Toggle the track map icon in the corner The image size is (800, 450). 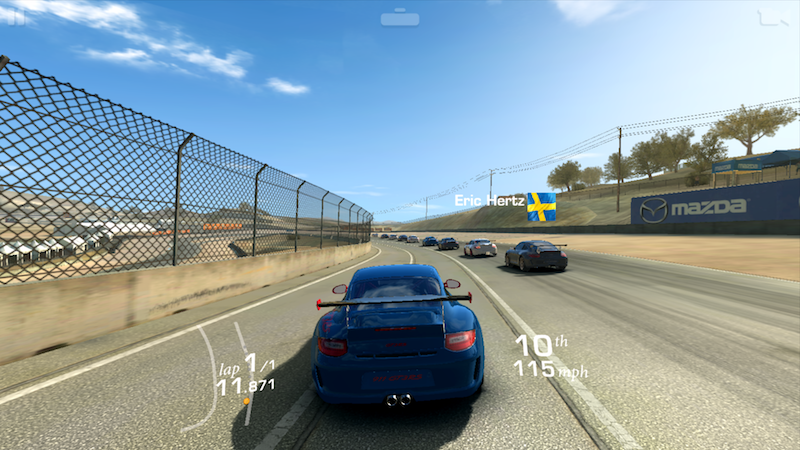coord(772,17)
